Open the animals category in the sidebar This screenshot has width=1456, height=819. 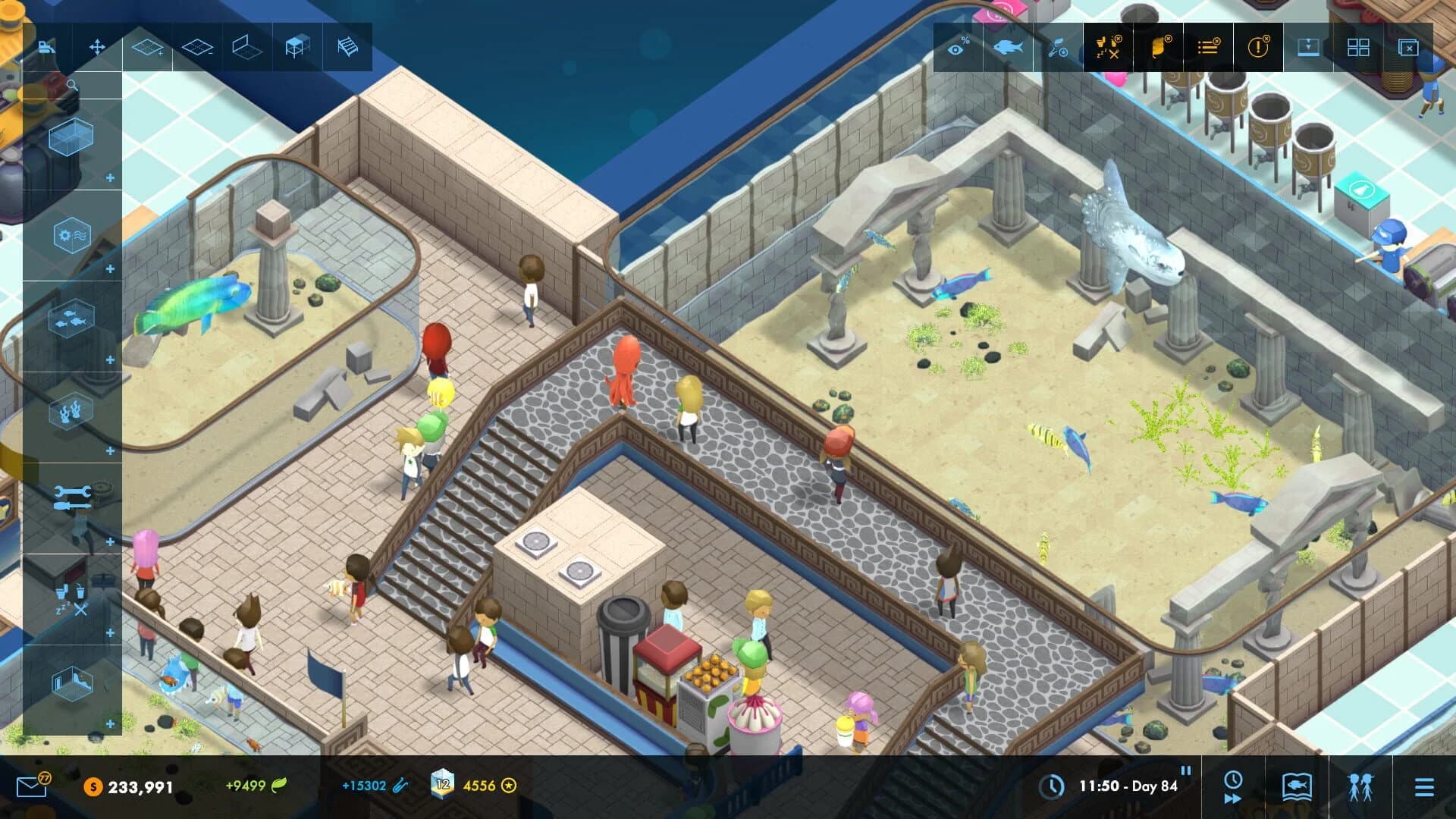coord(71,318)
